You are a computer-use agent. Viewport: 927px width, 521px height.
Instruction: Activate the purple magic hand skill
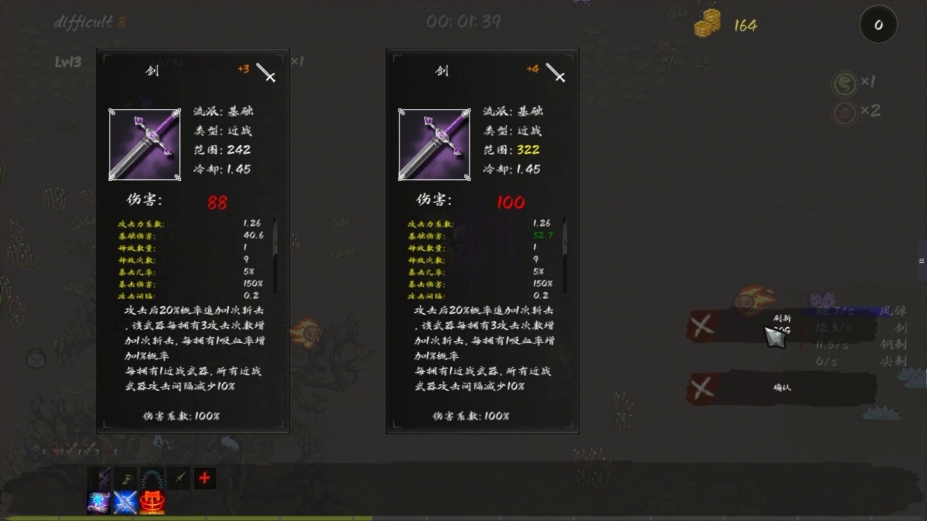coord(100,502)
